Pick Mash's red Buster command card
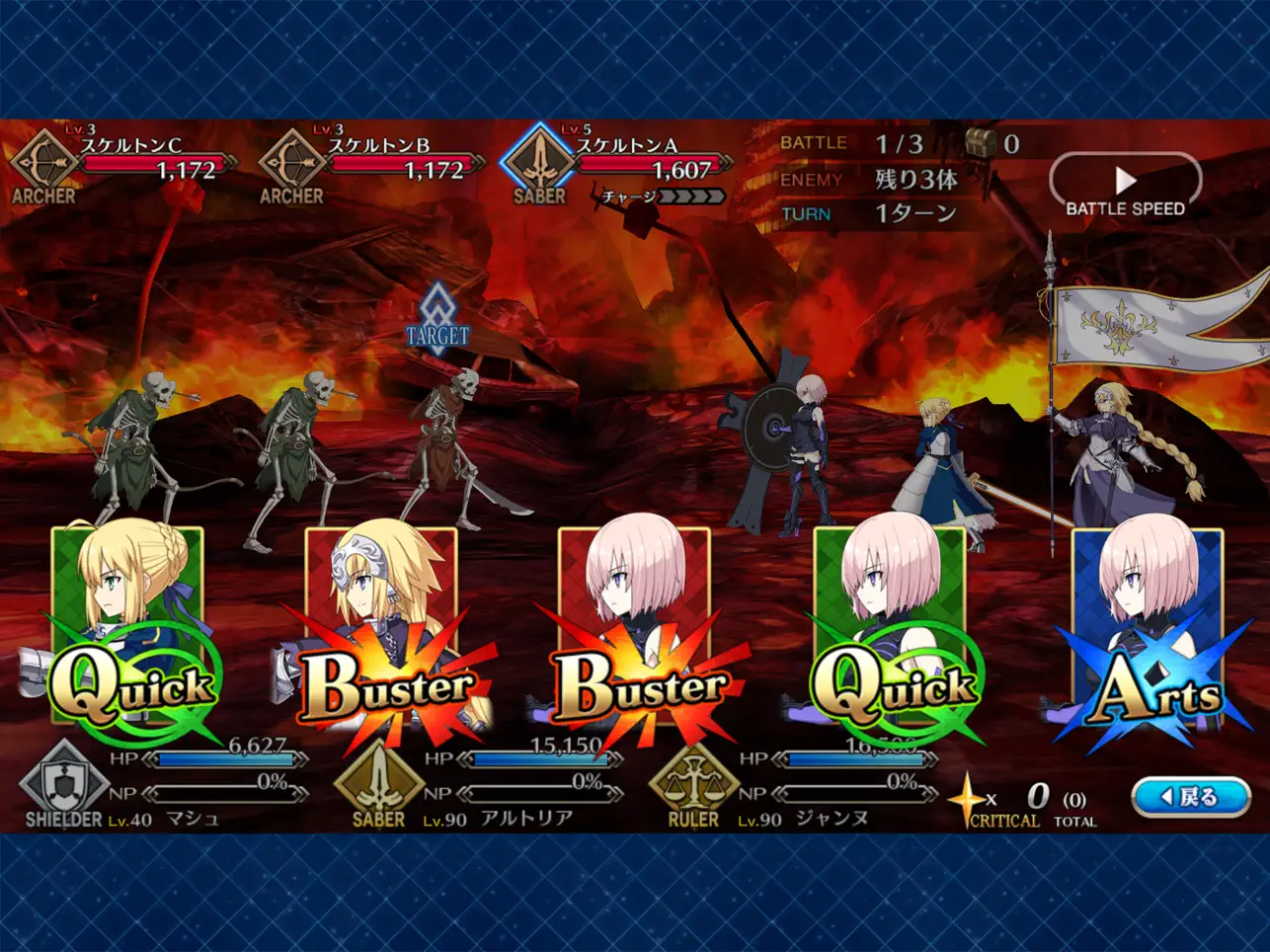The height and width of the screenshot is (952, 1270). 635,632
